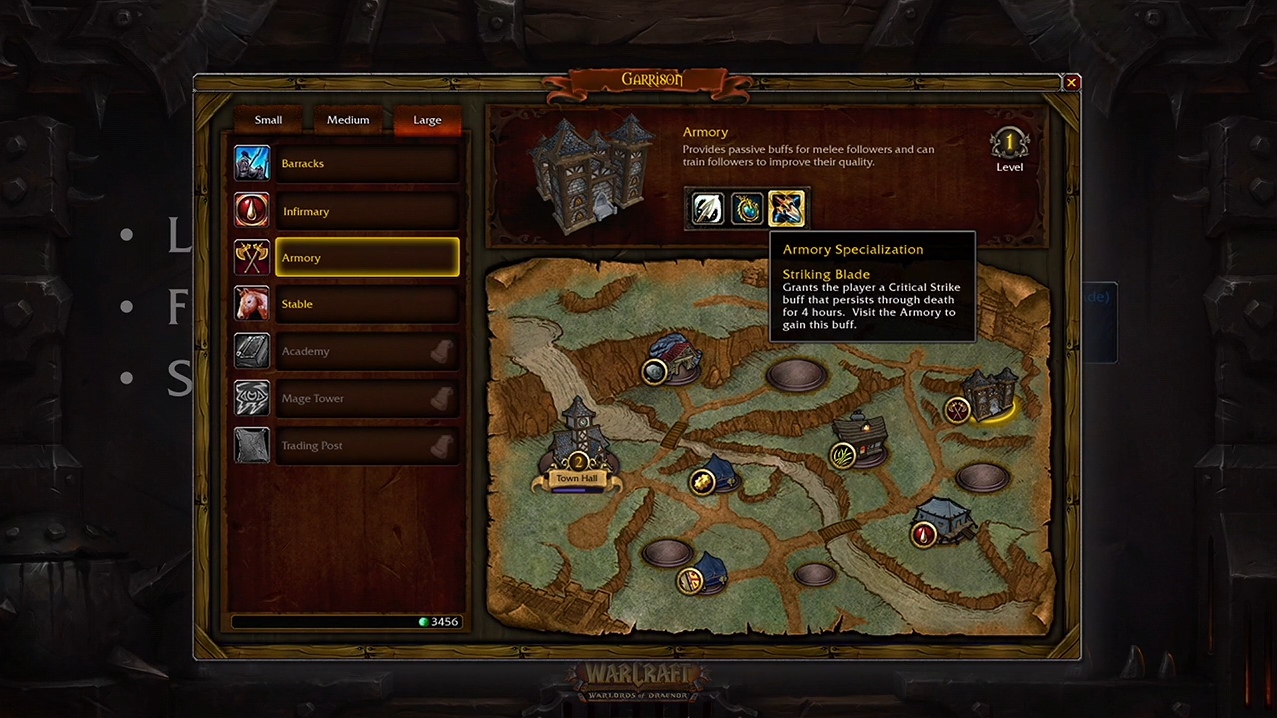Click the locked Trading Post entry
1277x718 pixels.
[x=366, y=445]
